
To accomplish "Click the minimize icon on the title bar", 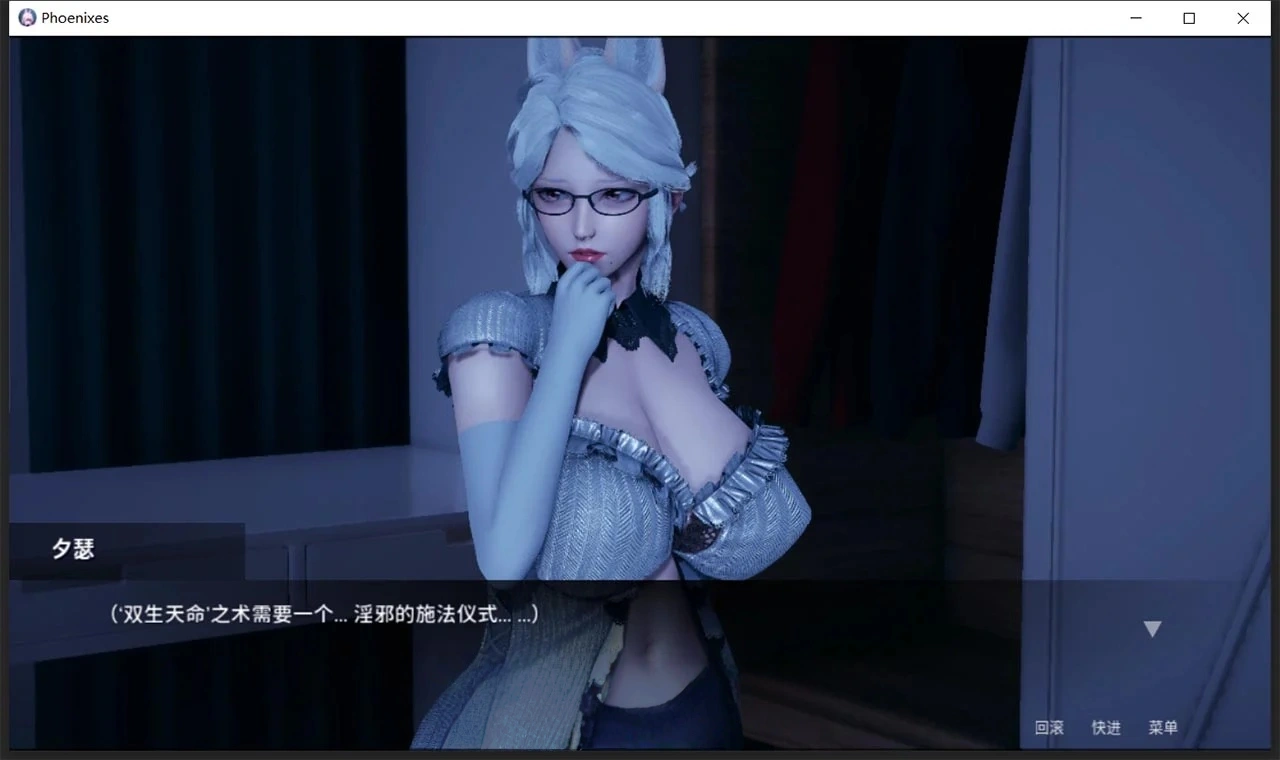I will coord(1135,18).
